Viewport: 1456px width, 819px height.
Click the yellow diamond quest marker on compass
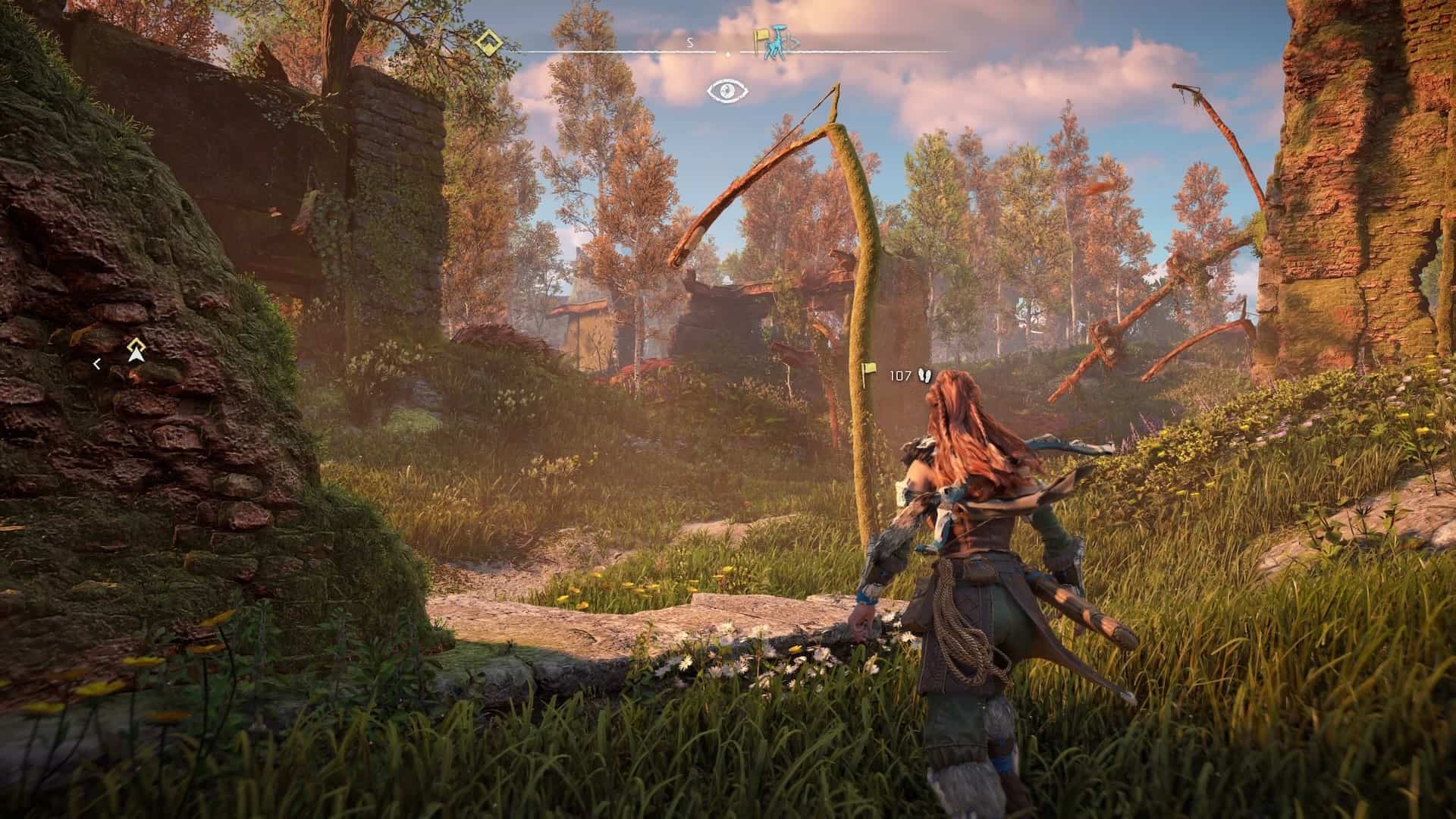pos(488,42)
